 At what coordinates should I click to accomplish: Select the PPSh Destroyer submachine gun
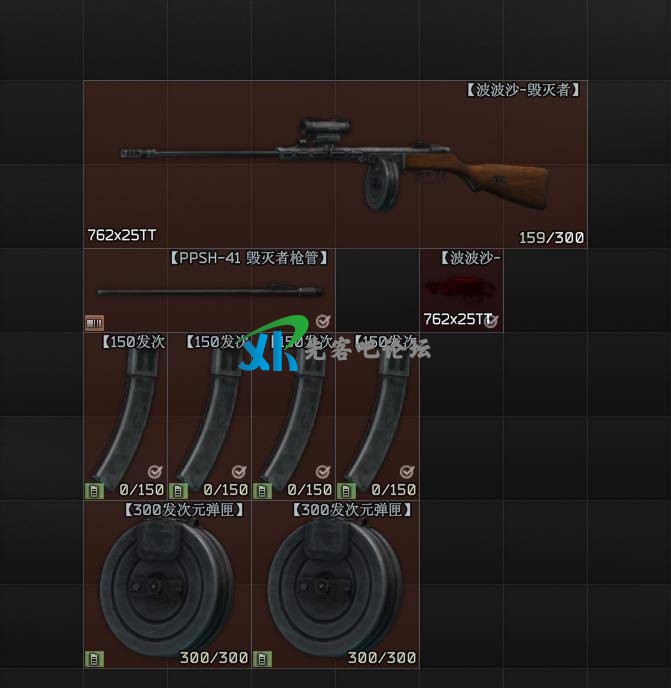point(334,165)
